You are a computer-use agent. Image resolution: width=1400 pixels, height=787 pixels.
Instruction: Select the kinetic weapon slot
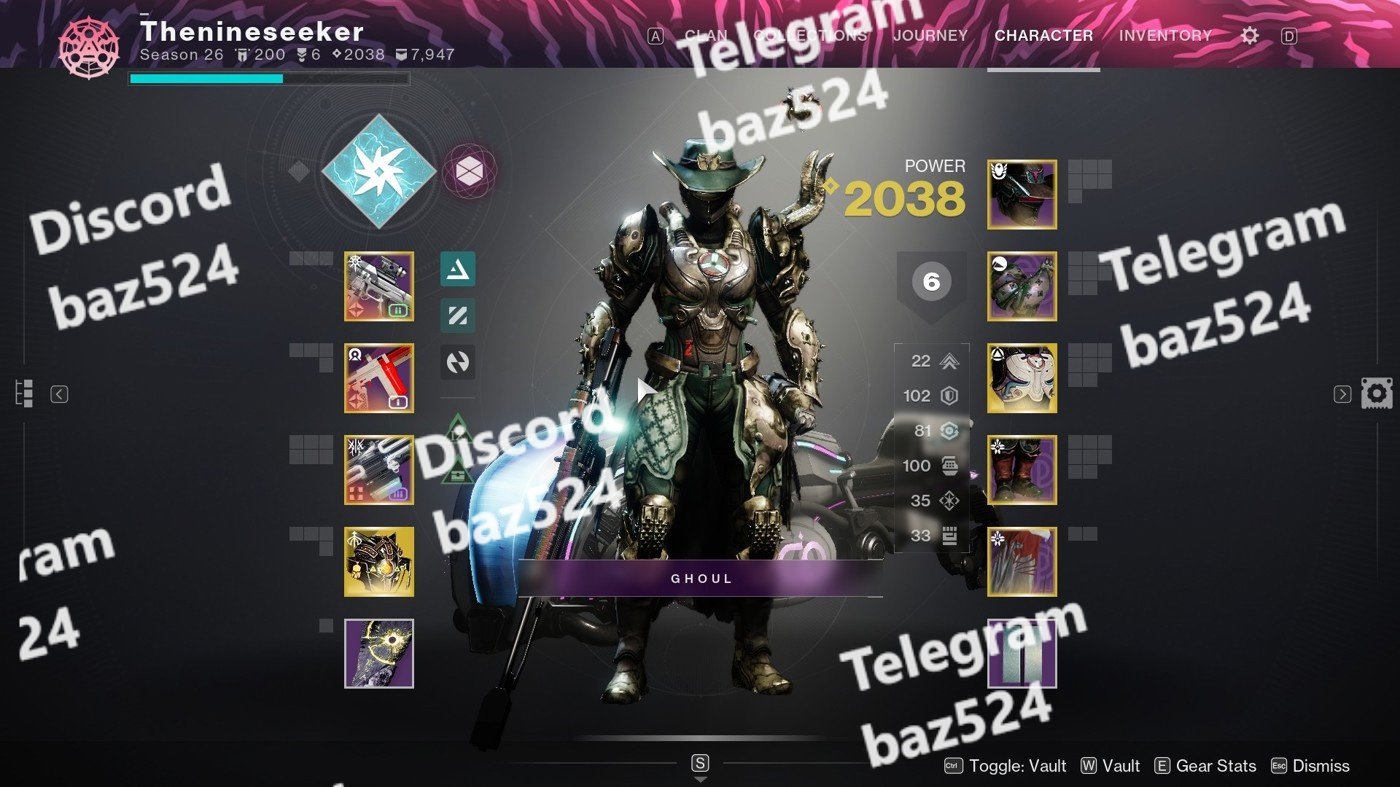[x=379, y=286]
